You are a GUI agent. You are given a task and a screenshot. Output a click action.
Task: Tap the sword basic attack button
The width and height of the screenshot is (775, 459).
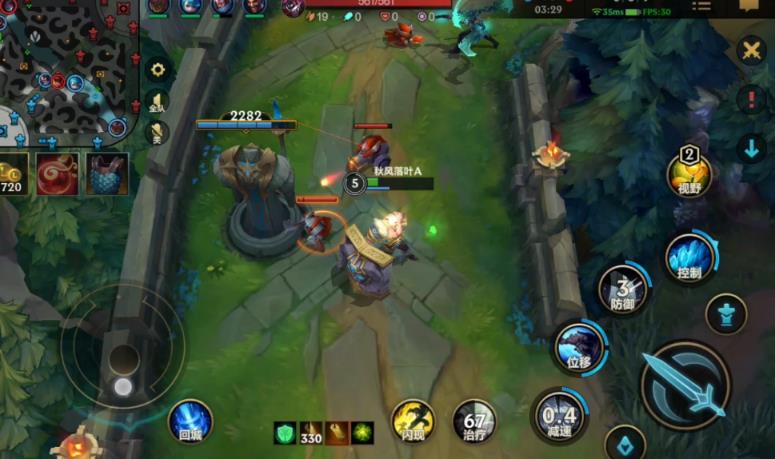pos(684,385)
